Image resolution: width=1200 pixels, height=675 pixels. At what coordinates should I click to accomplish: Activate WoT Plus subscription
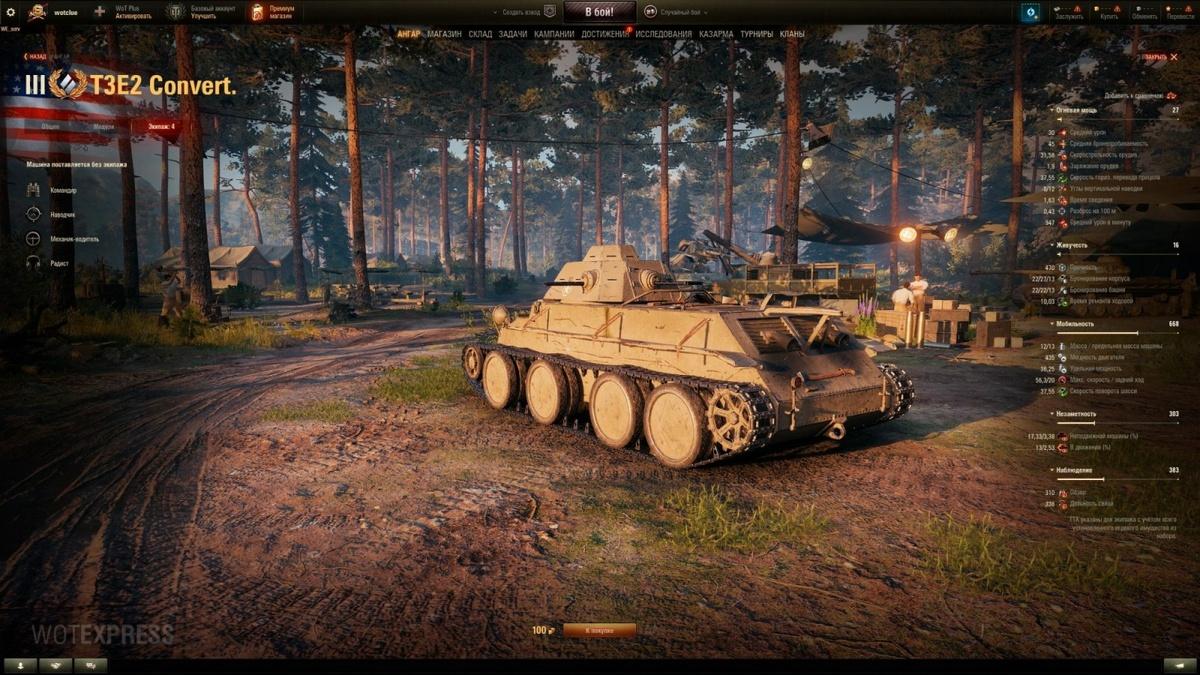[125, 12]
